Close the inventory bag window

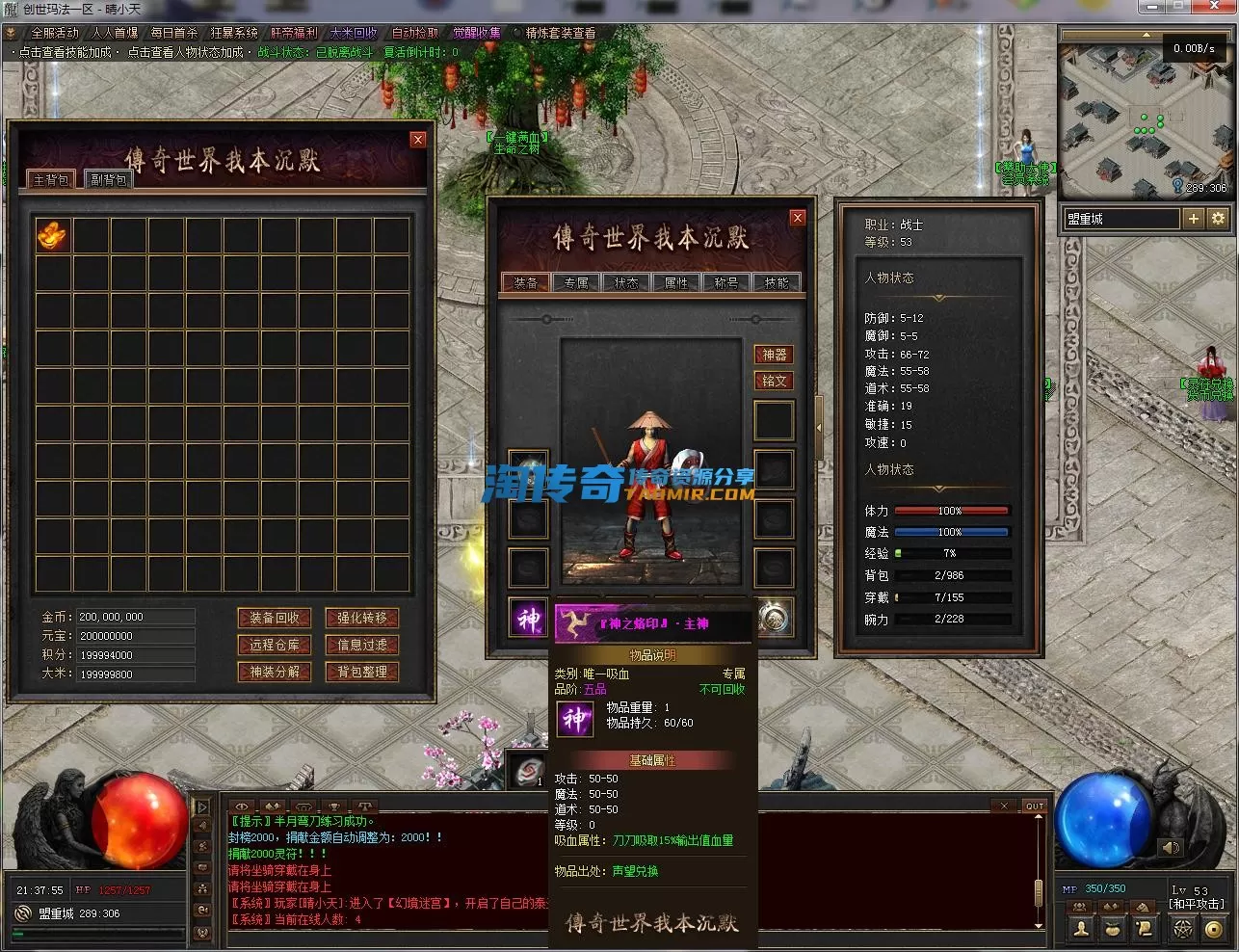[418, 140]
